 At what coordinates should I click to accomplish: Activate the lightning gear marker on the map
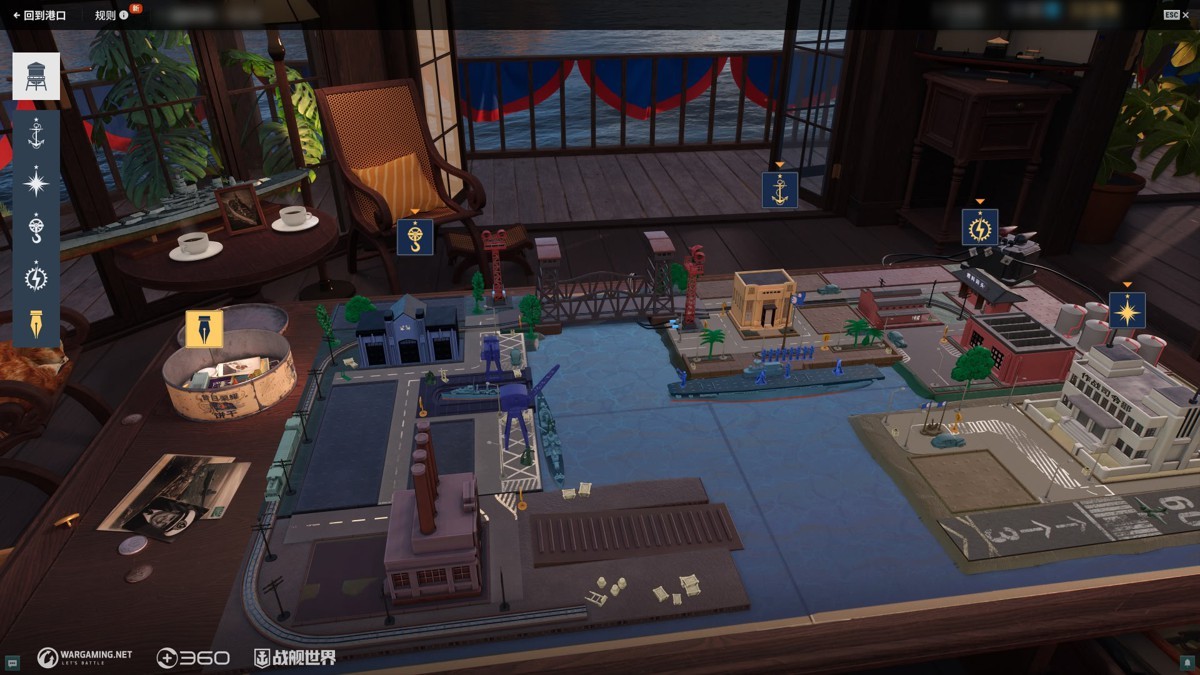[980, 227]
